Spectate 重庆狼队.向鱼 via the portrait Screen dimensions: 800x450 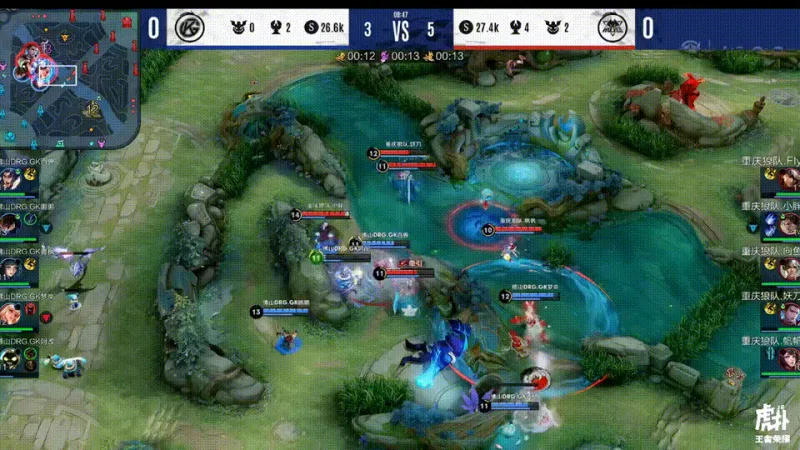pos(789,269)
